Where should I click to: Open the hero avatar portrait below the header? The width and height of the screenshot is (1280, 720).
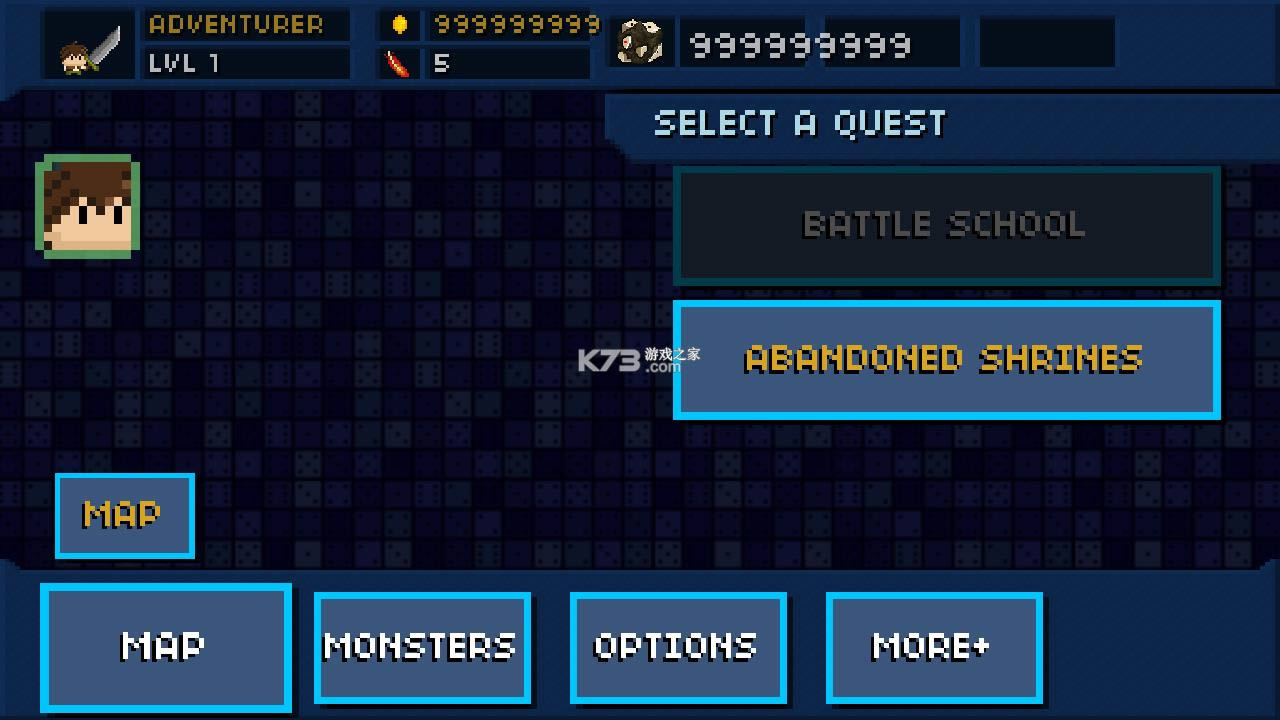[86, 207]
